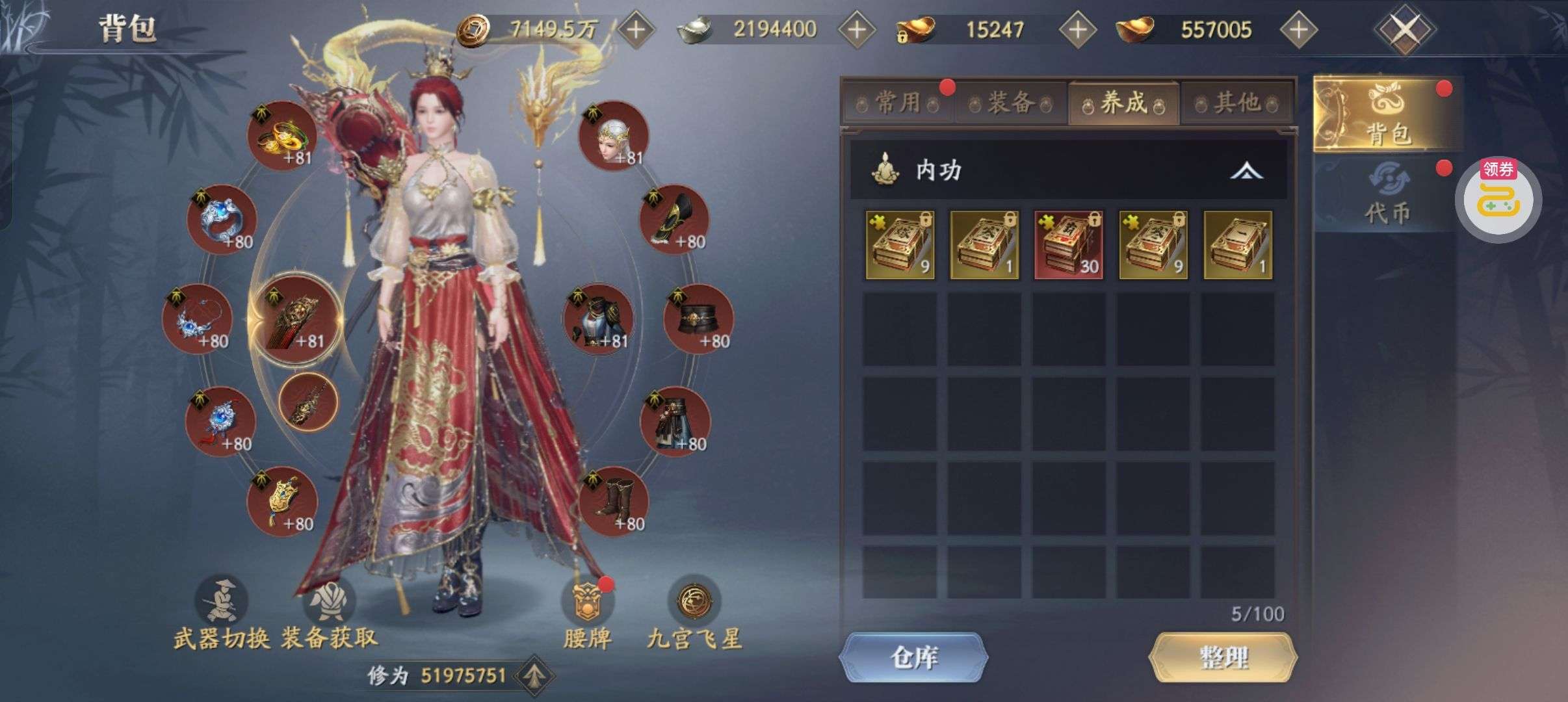Add more copper coins with plus button
Viewport: 1568px width, 702px height.
click(635, 29)
